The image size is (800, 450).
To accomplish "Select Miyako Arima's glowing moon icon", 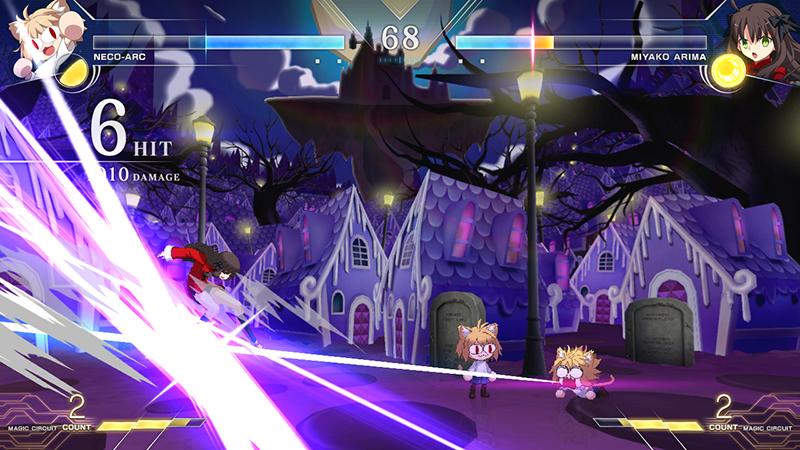I will 729,71.
